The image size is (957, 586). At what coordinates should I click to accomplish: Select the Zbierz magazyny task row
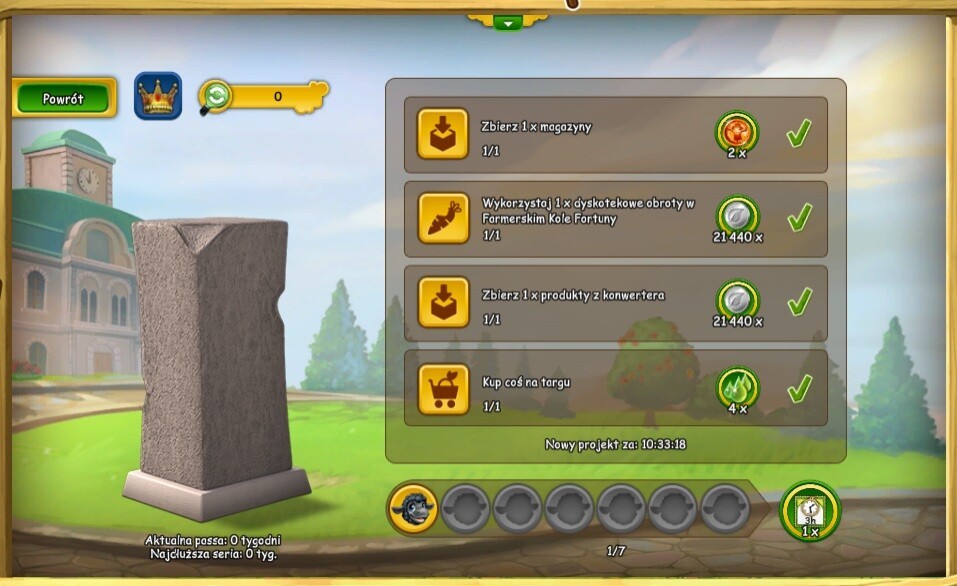tap(615, 134)
